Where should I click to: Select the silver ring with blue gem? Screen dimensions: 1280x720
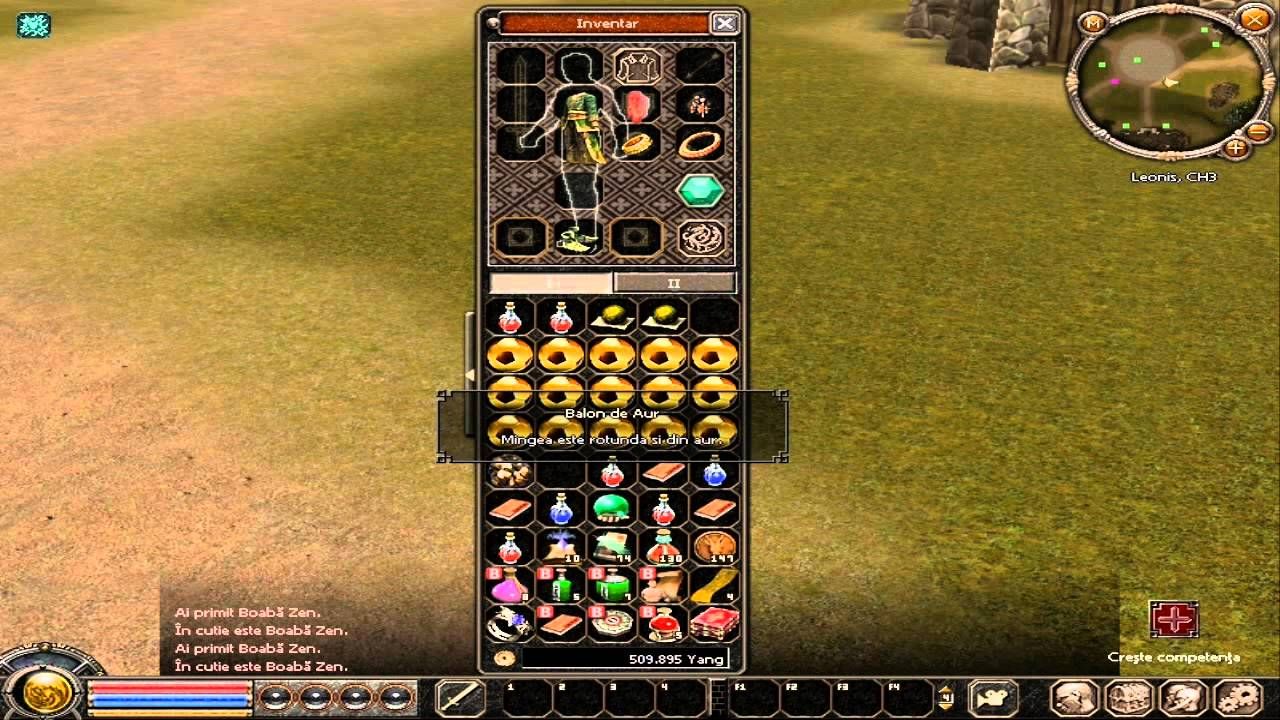click(x=509, y=623)
